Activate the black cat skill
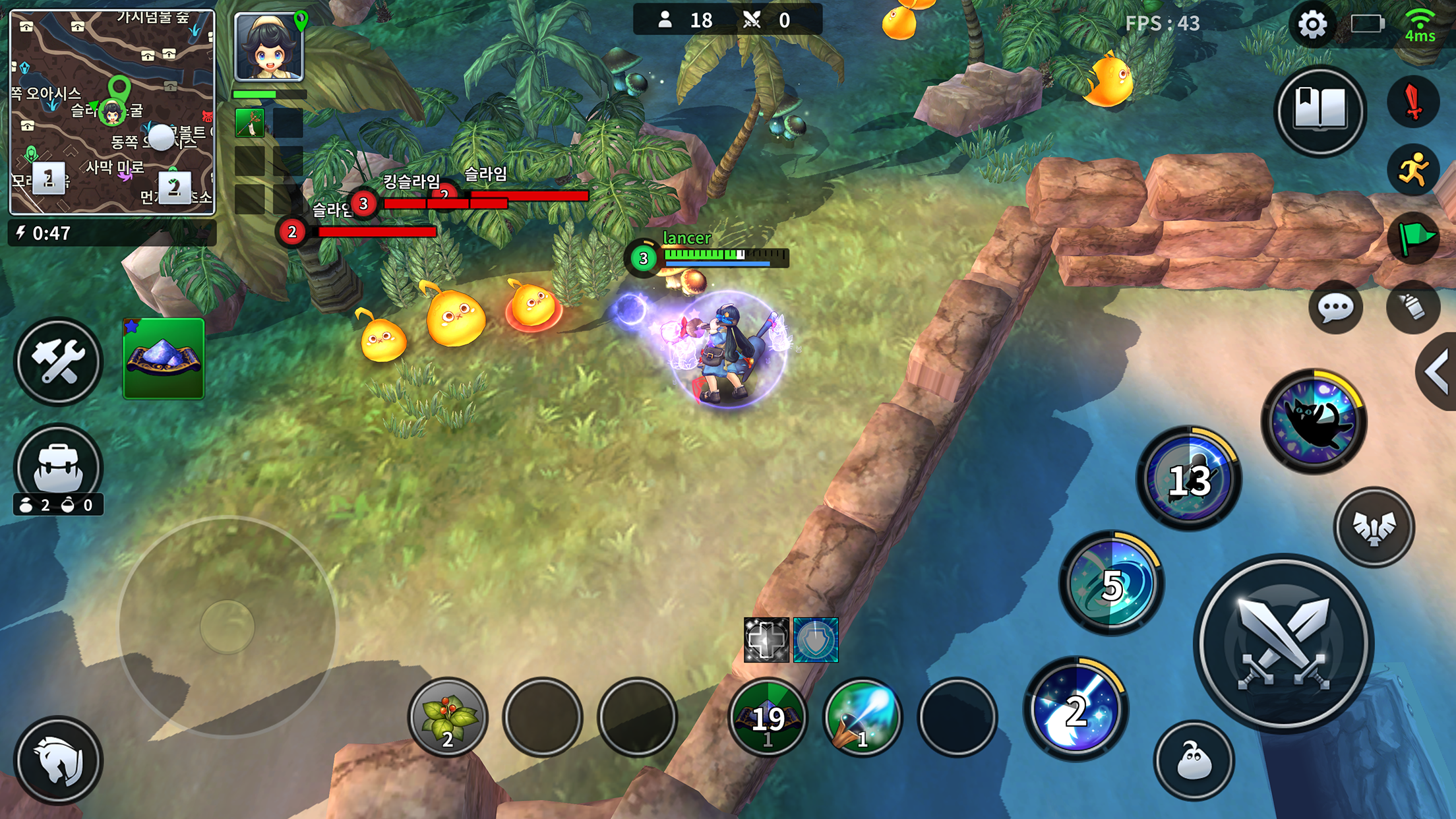The width and height of the screenshot is (1456, 819). coord(1314,421)
